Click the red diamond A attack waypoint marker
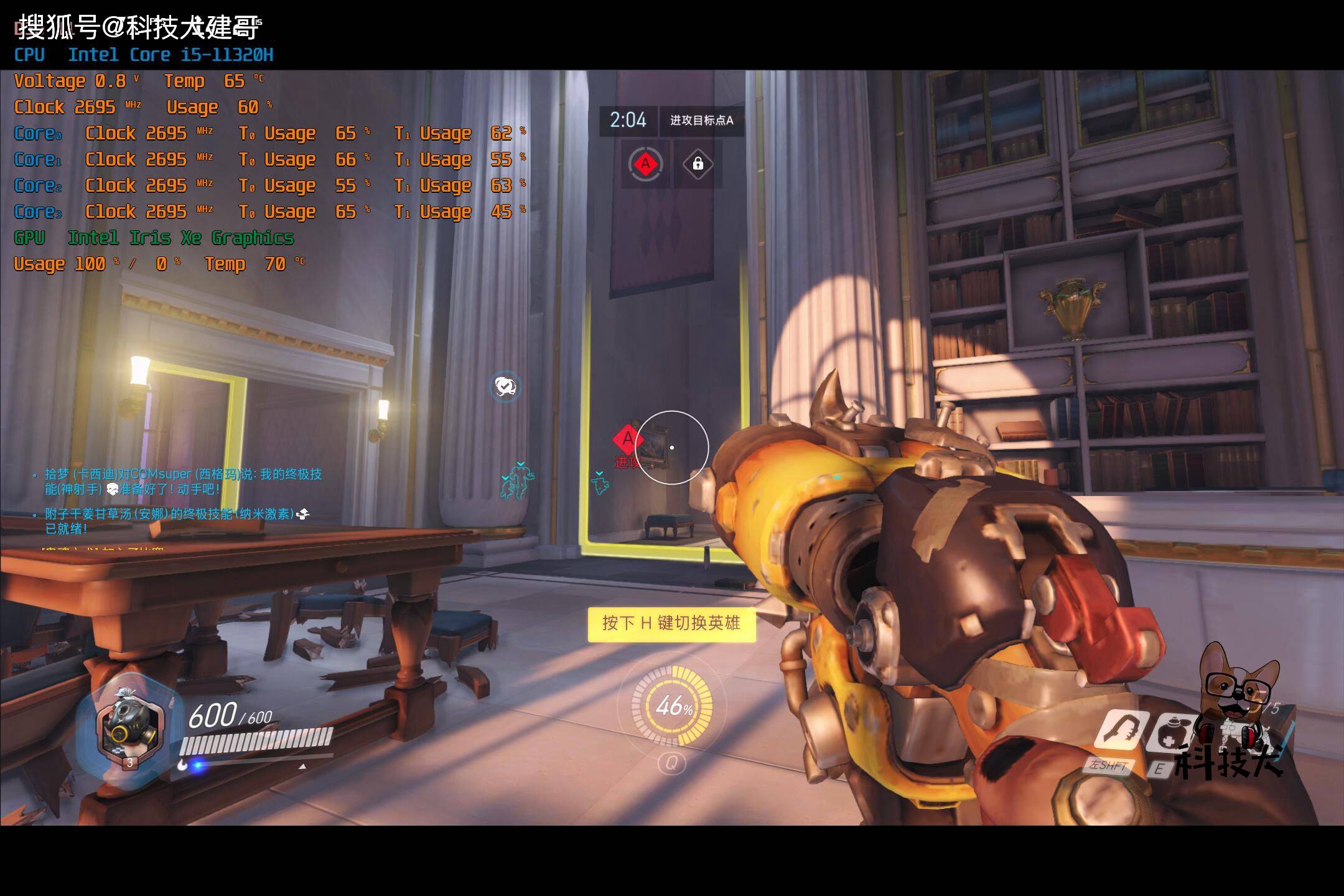Image resolution: width=1344 pixels, height=896 pixels. pos(628,439)
